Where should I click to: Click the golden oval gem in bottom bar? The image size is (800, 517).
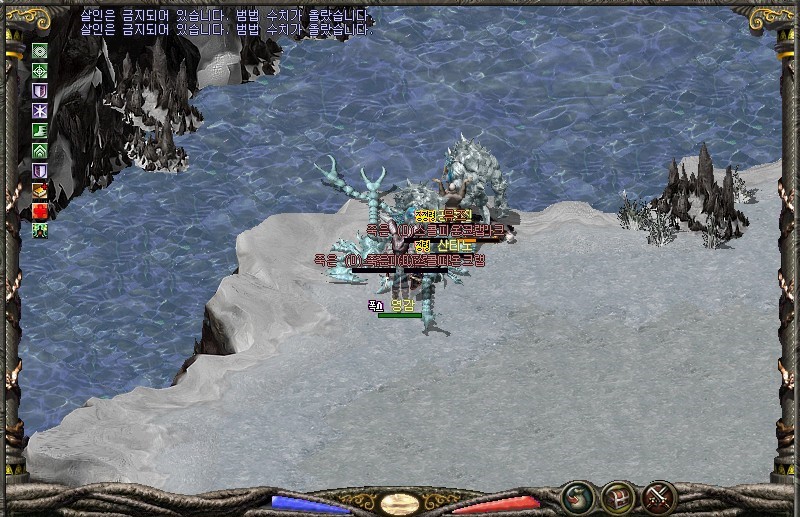coord(400,503)
